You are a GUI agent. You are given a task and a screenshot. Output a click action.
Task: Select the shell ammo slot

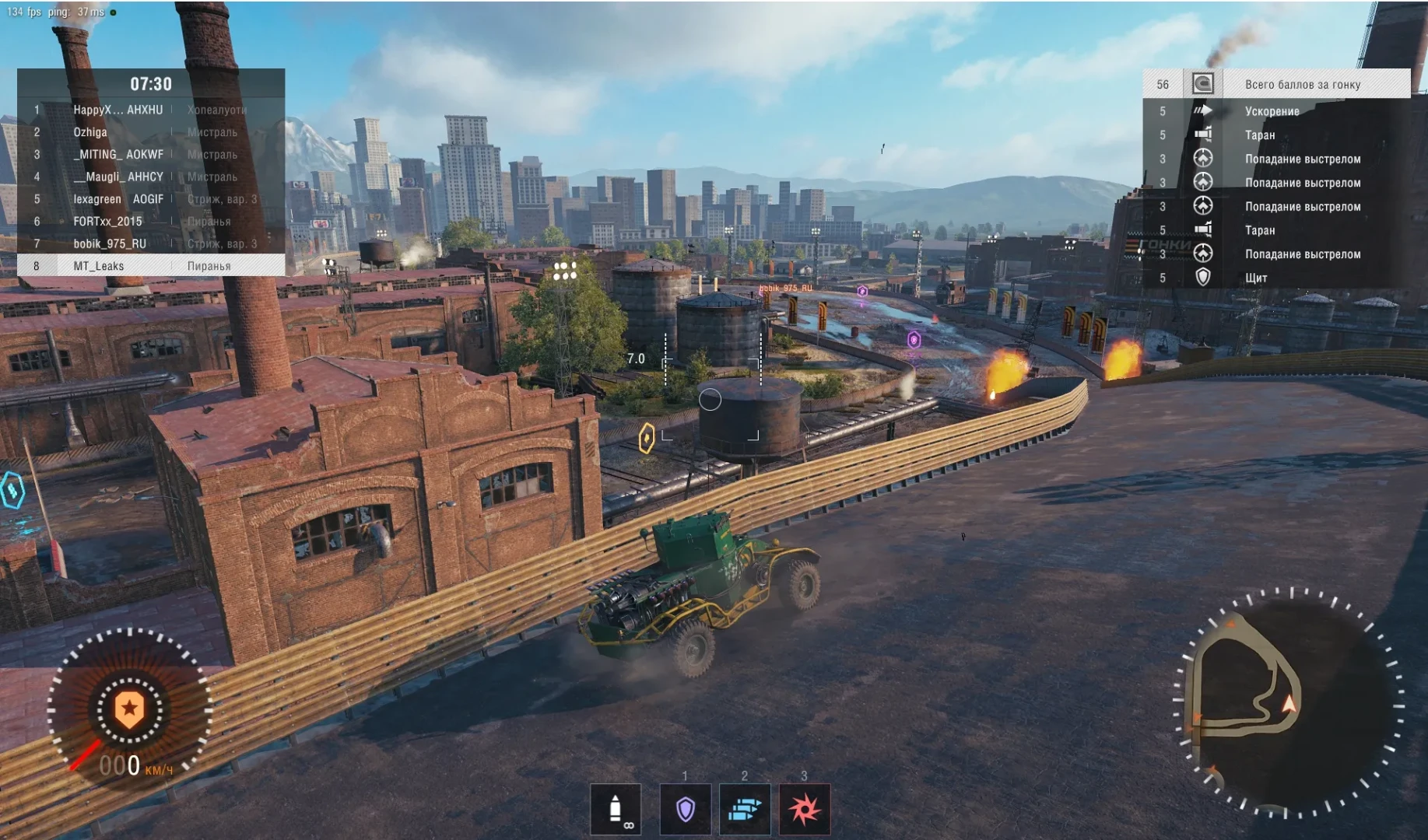click(616, 810)
